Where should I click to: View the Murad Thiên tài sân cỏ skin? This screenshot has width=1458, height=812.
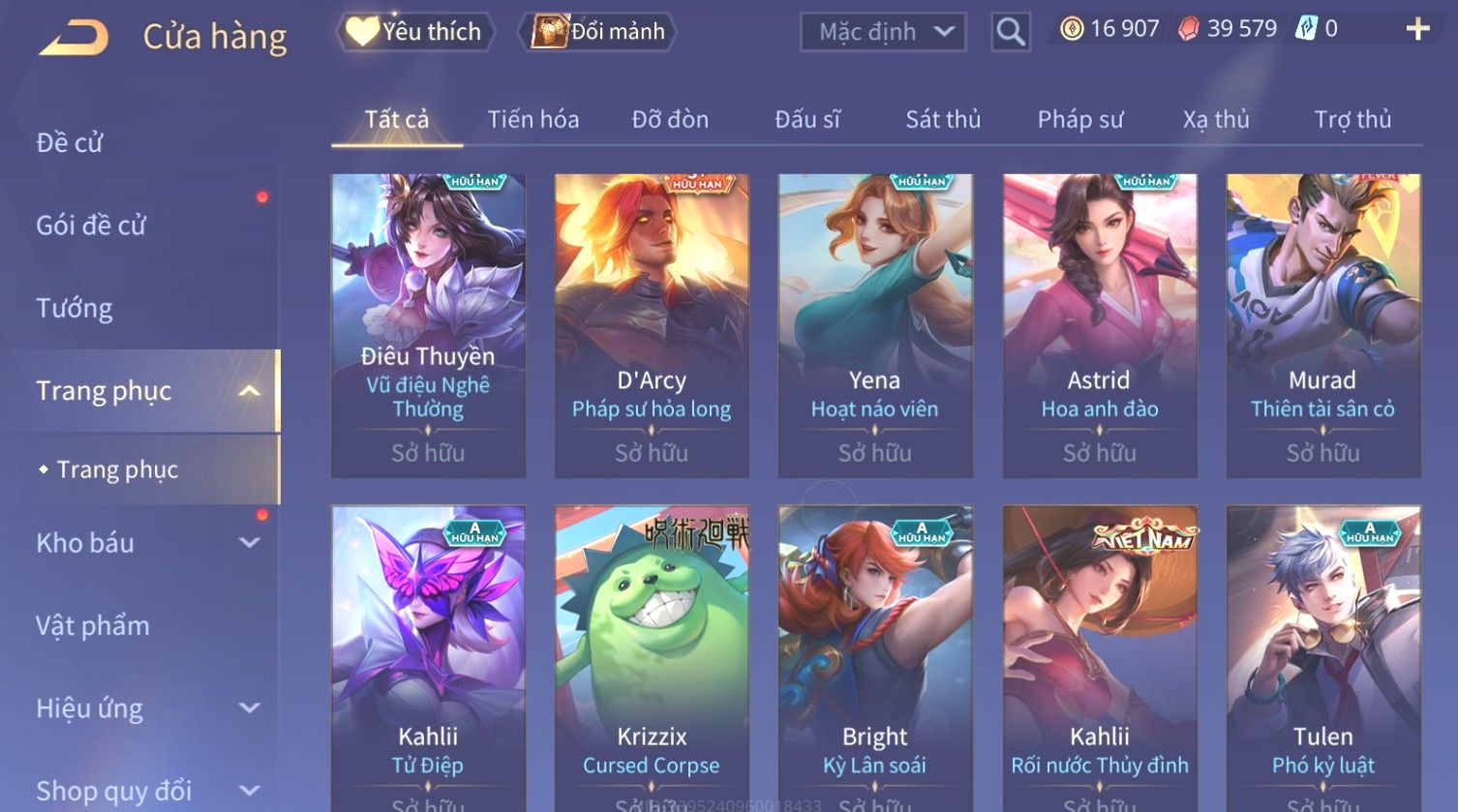[x=1322, y=324]
